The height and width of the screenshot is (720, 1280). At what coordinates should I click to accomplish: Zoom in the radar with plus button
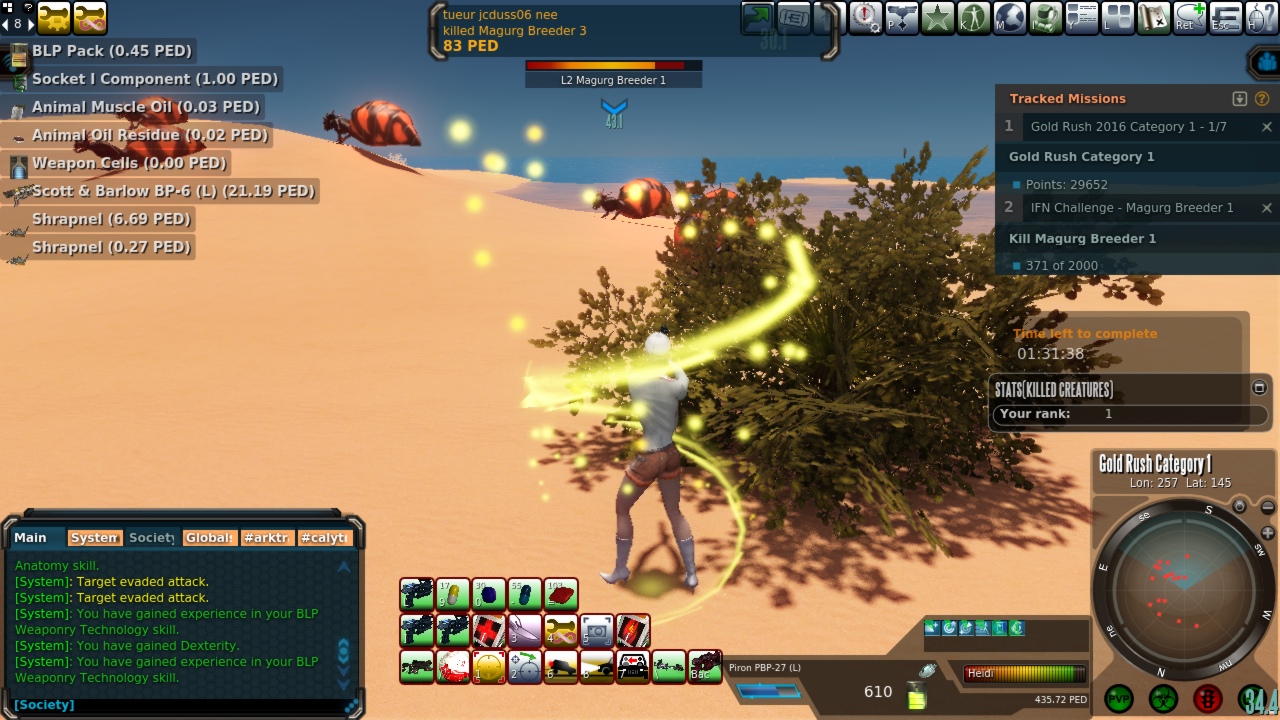click(1268, 533)
